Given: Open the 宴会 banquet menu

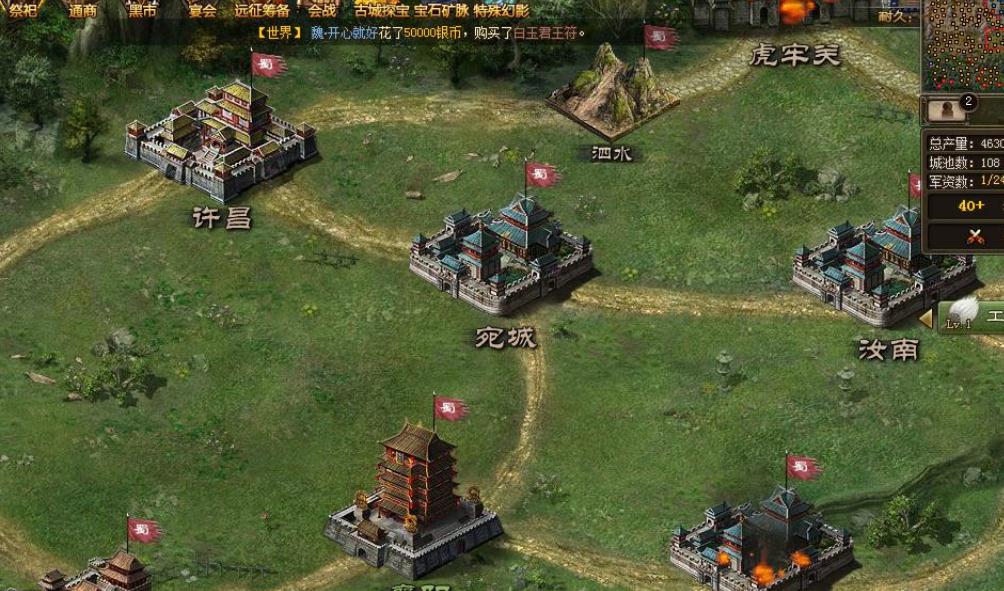Looking at the screenshot, I should click(203, 11).
